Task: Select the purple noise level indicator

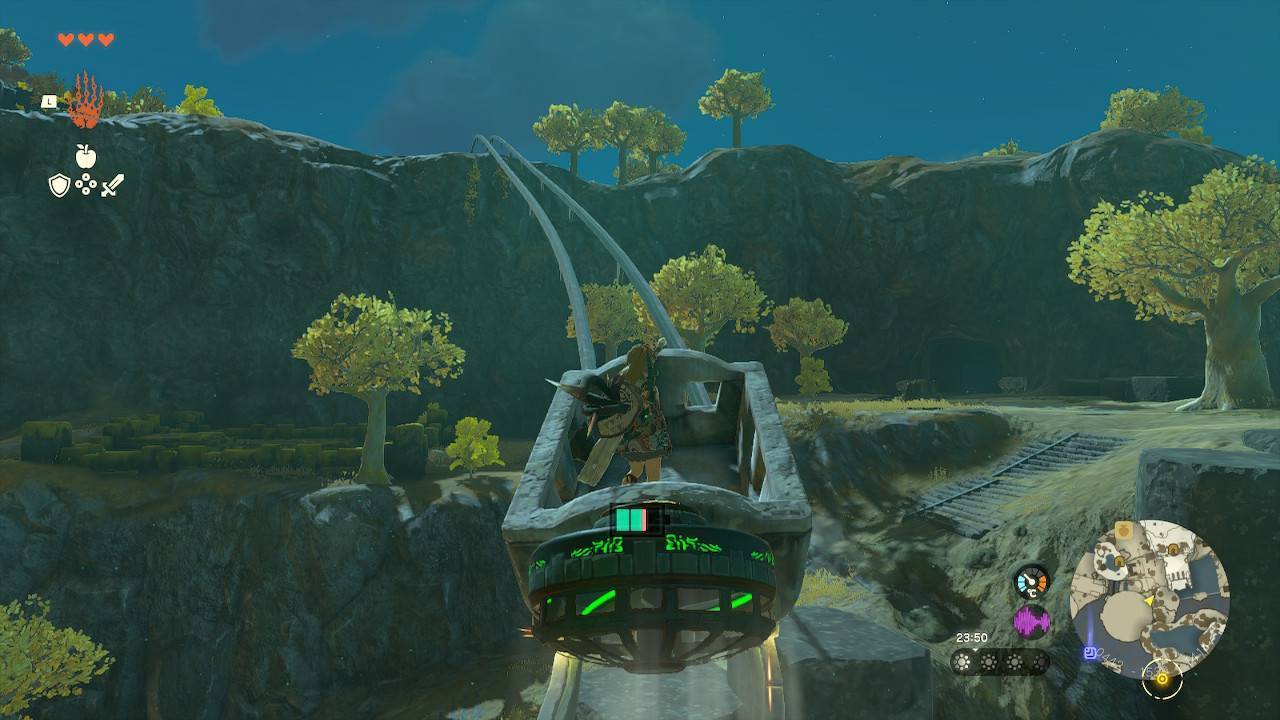Action: (1031, 622)
